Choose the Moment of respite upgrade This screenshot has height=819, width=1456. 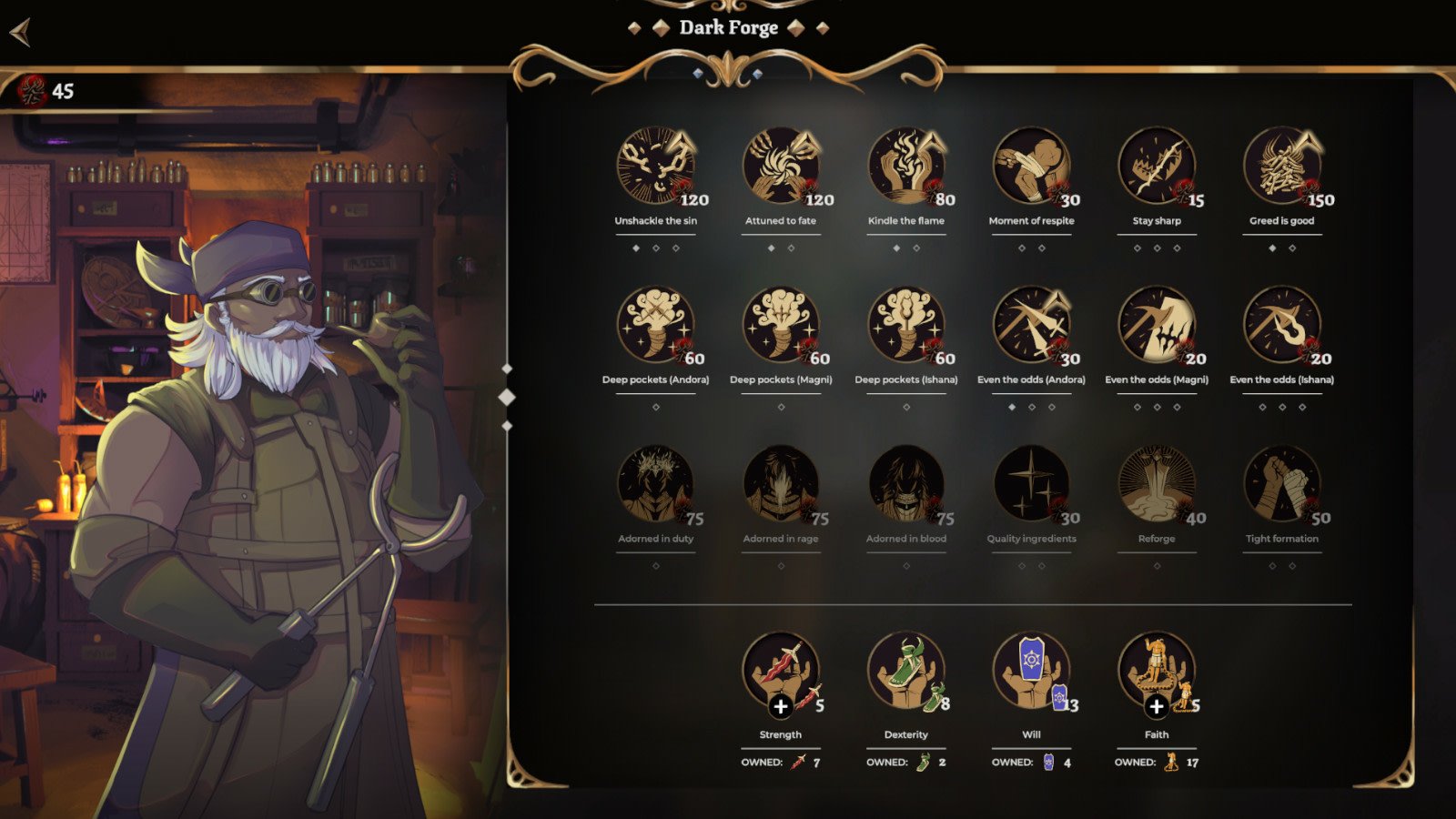(x=1031, y=167)
